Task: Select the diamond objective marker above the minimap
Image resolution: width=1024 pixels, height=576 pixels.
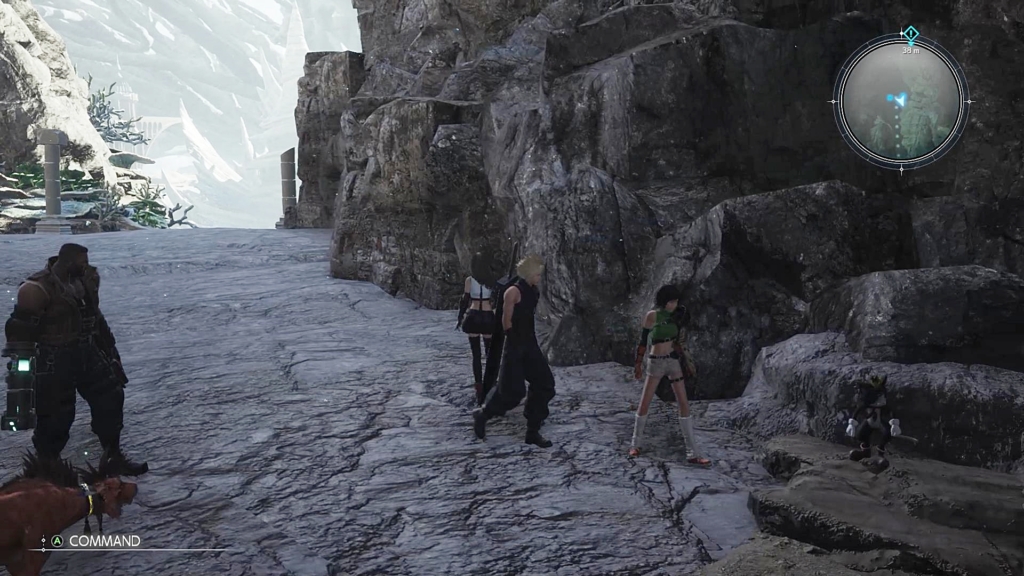Action: pos(909,33)
